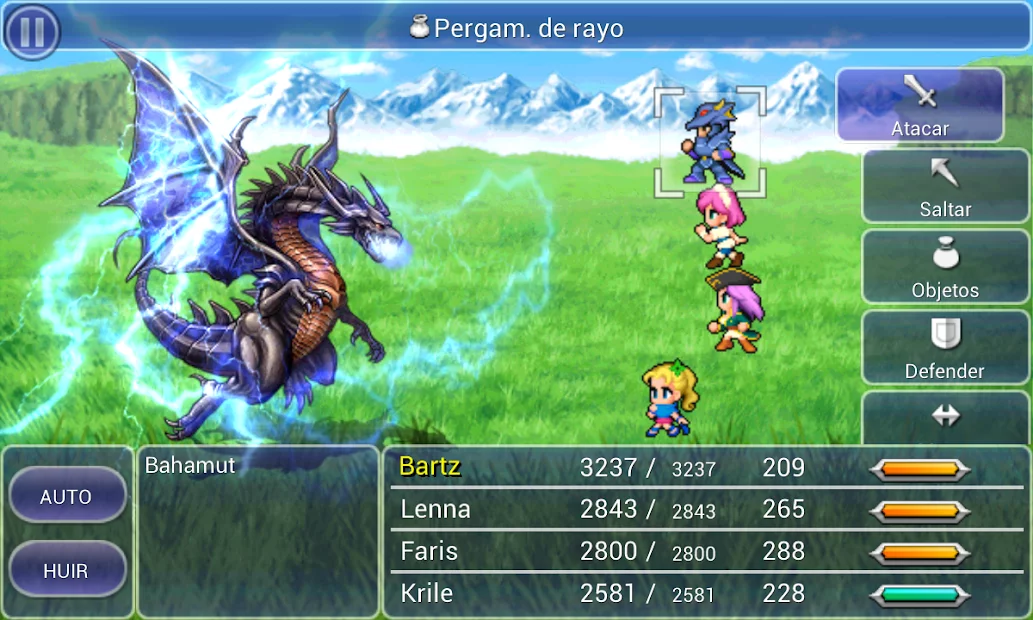Choose Krile's party status row
Viewport: 1033px width, 620px height.
[x=426, y=593]
